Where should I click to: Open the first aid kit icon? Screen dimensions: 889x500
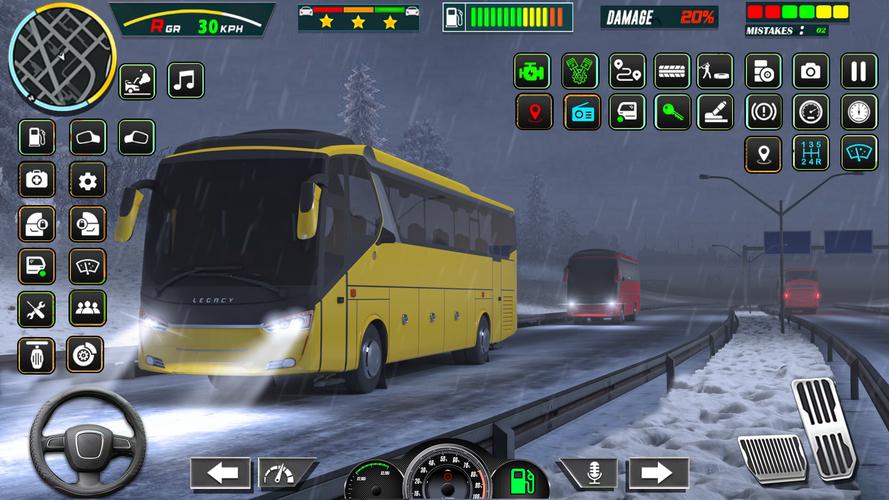37,181
